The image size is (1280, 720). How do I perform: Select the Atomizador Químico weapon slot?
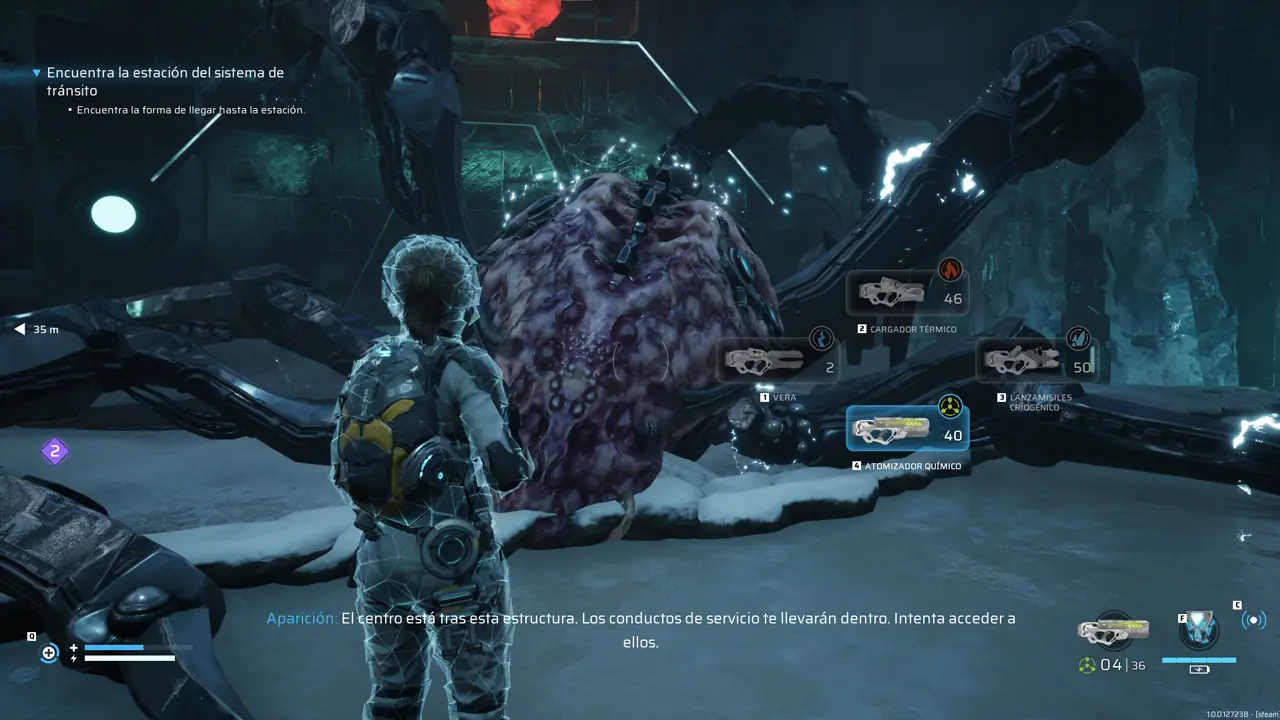pyautogui.click(x=907, y=430)
